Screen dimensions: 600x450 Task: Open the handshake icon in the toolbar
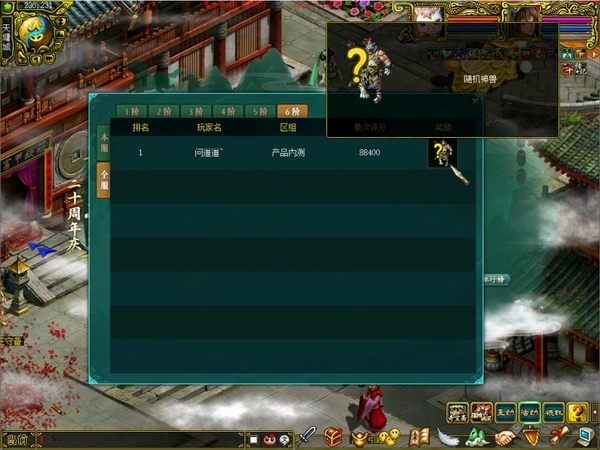(505, 437)
